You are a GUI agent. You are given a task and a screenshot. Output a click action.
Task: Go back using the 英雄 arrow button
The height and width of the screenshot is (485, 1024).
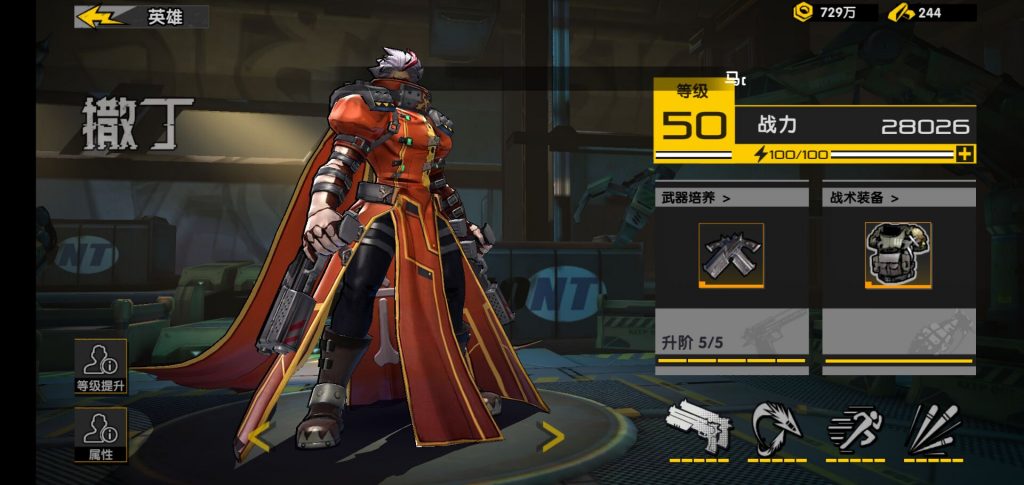(100, 17)
